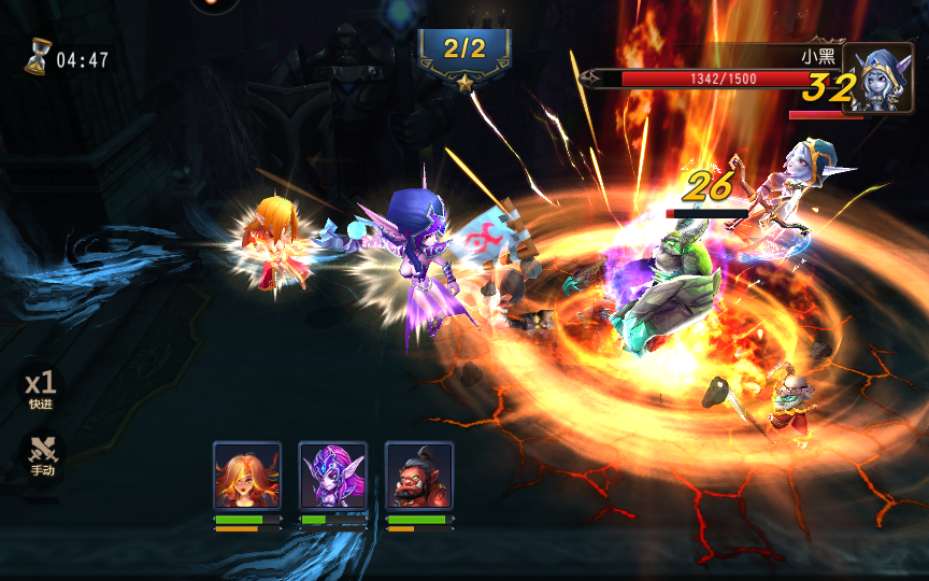Activate the orange-haired heroine's skill portrait
The image size is (929, 581).
246,475
